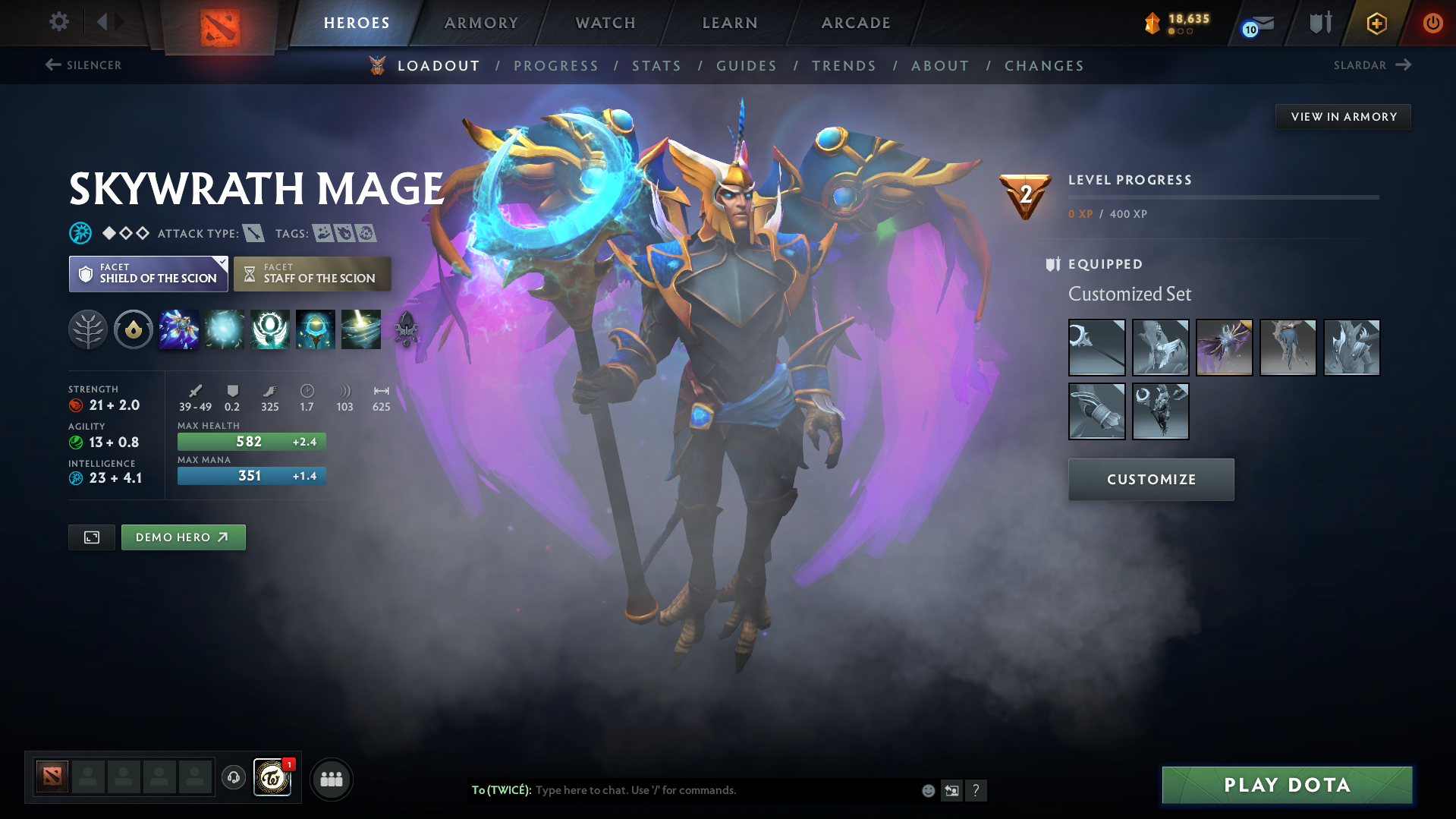Click the XP level progress bar

tap(1222, 196)
